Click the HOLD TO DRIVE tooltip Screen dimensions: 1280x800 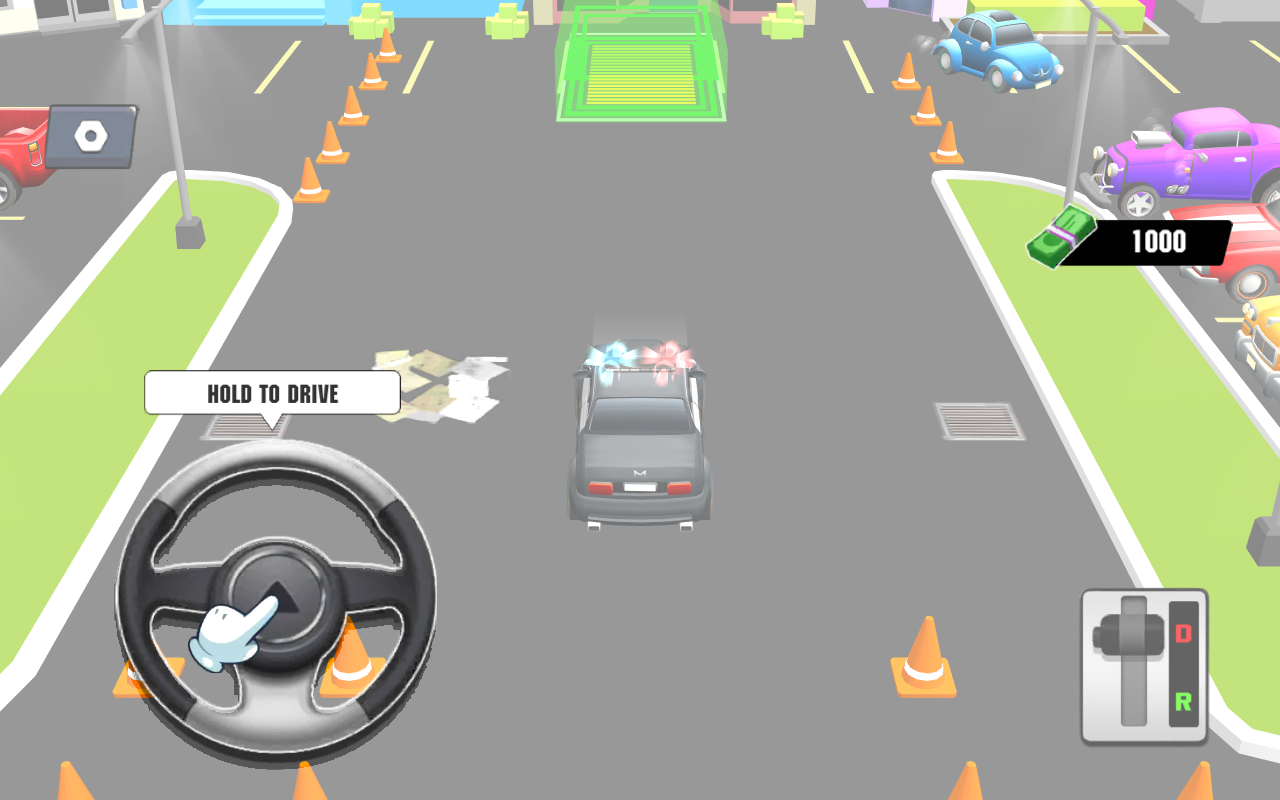click(x=272, y=393)
